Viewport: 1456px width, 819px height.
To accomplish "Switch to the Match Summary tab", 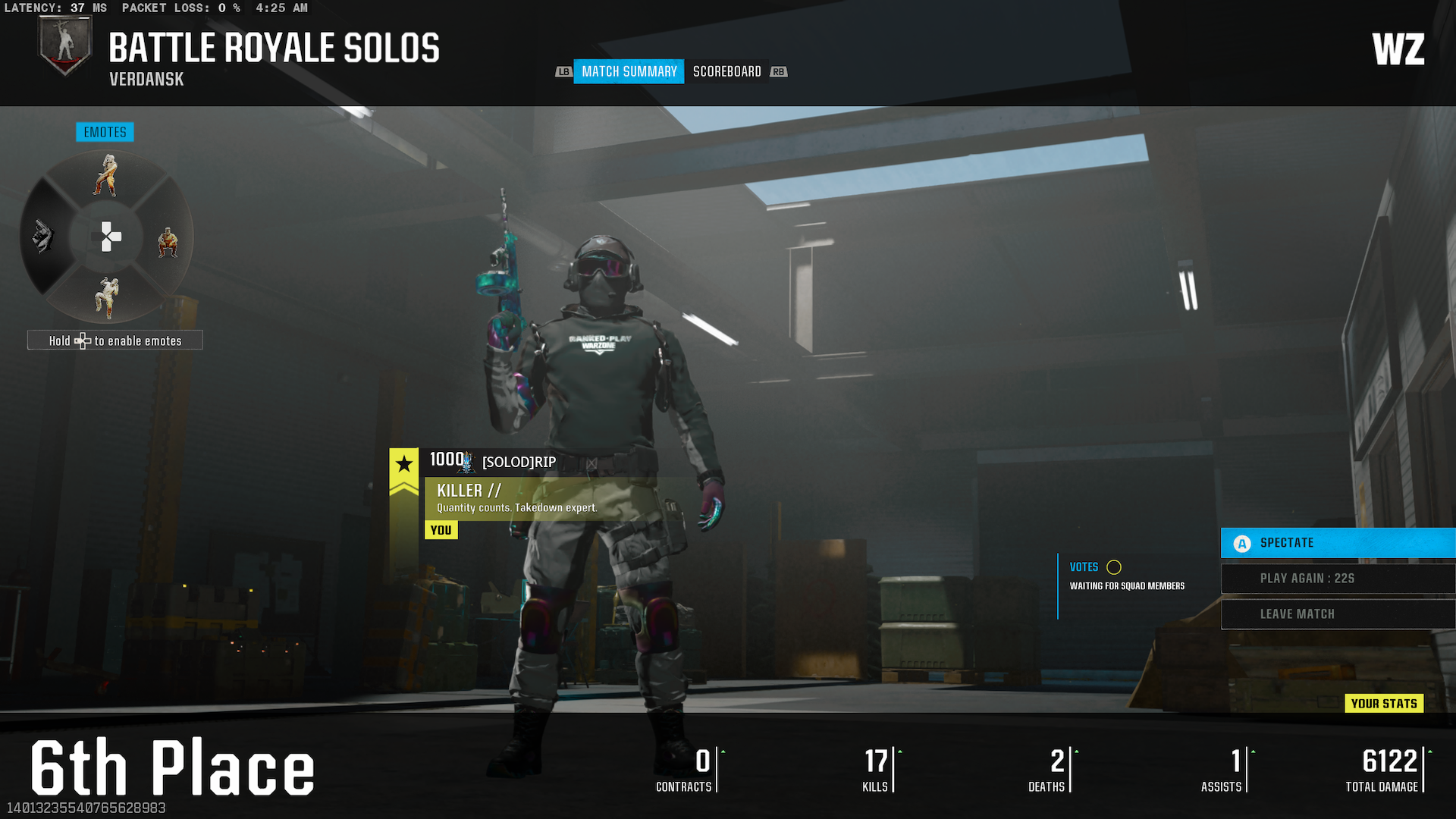I will click(629, 71).
